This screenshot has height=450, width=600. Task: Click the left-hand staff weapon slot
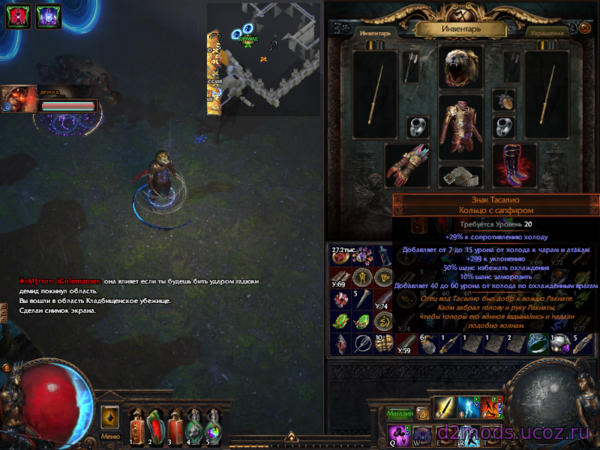[376, 95]
